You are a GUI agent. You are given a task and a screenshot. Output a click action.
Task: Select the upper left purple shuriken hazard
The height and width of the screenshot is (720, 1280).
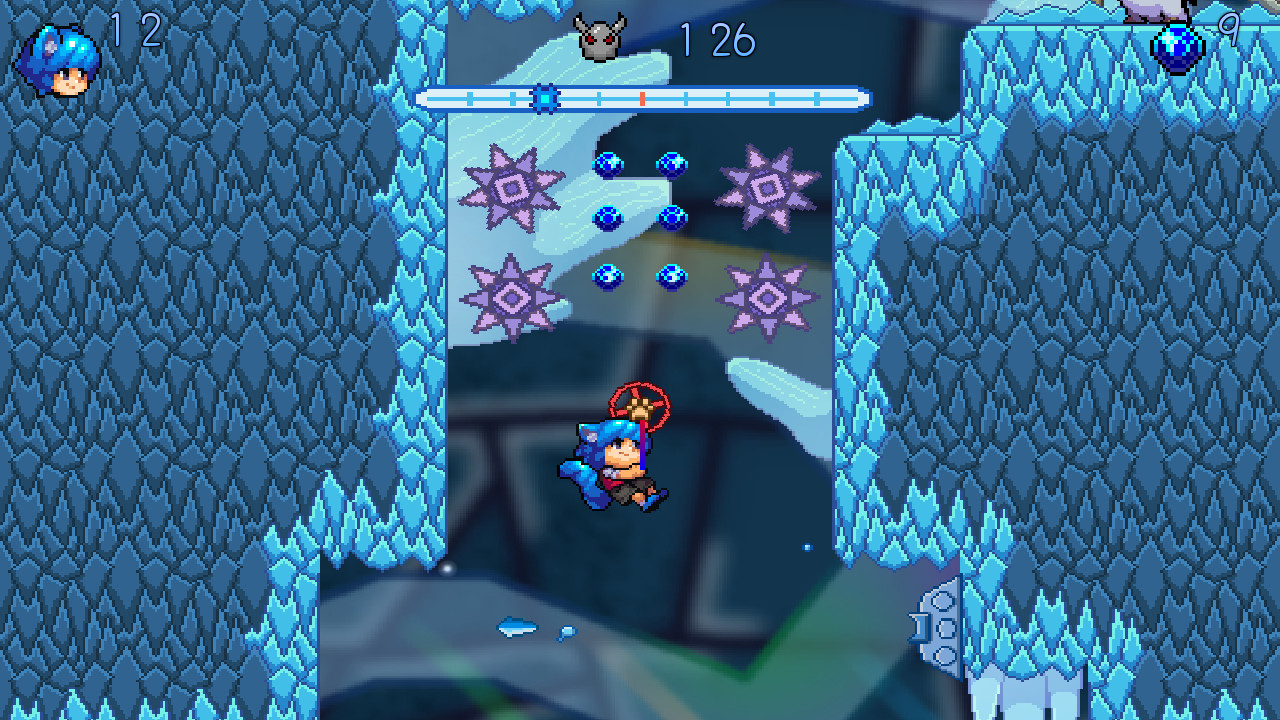point(510,188)
